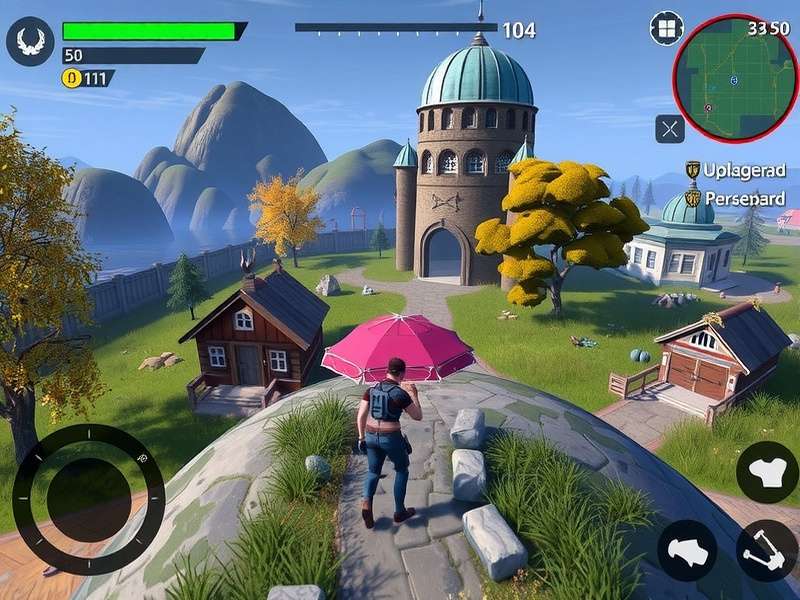Click the crossed-lines X button below the grid icon
This screenshot has height=600, width=800.
point(670,128)
